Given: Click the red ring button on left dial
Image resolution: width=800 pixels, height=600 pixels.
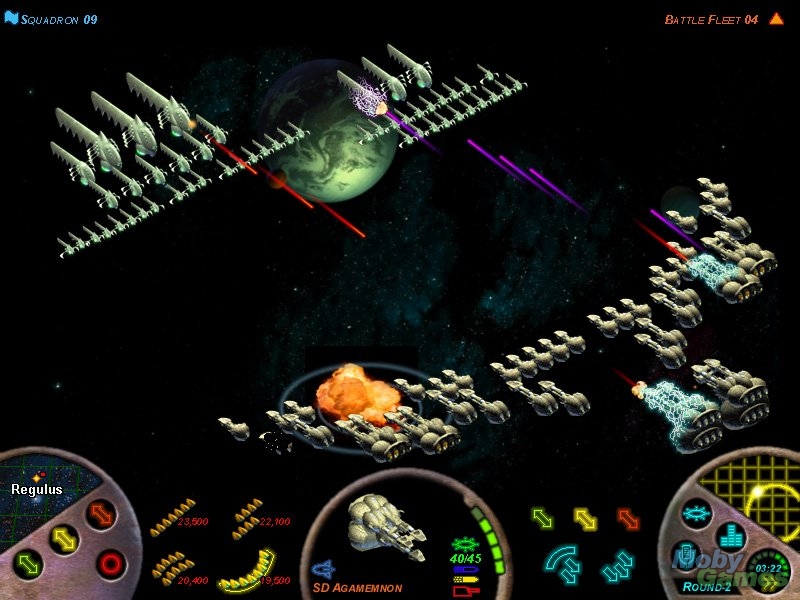Looking at the screenshot, I should coord(111,563).
